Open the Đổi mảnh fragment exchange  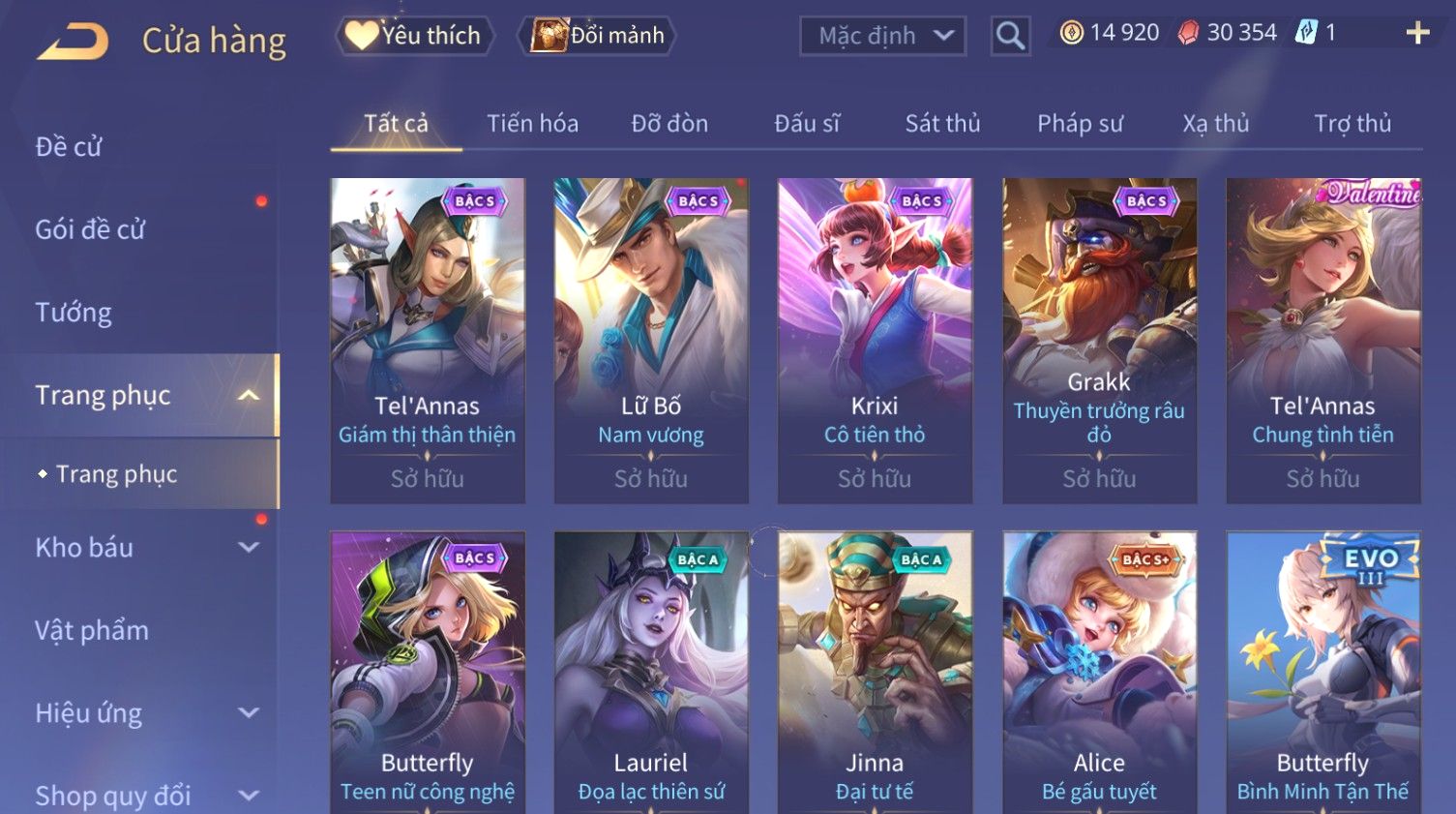pyautogui.click(x=599, y=36)
